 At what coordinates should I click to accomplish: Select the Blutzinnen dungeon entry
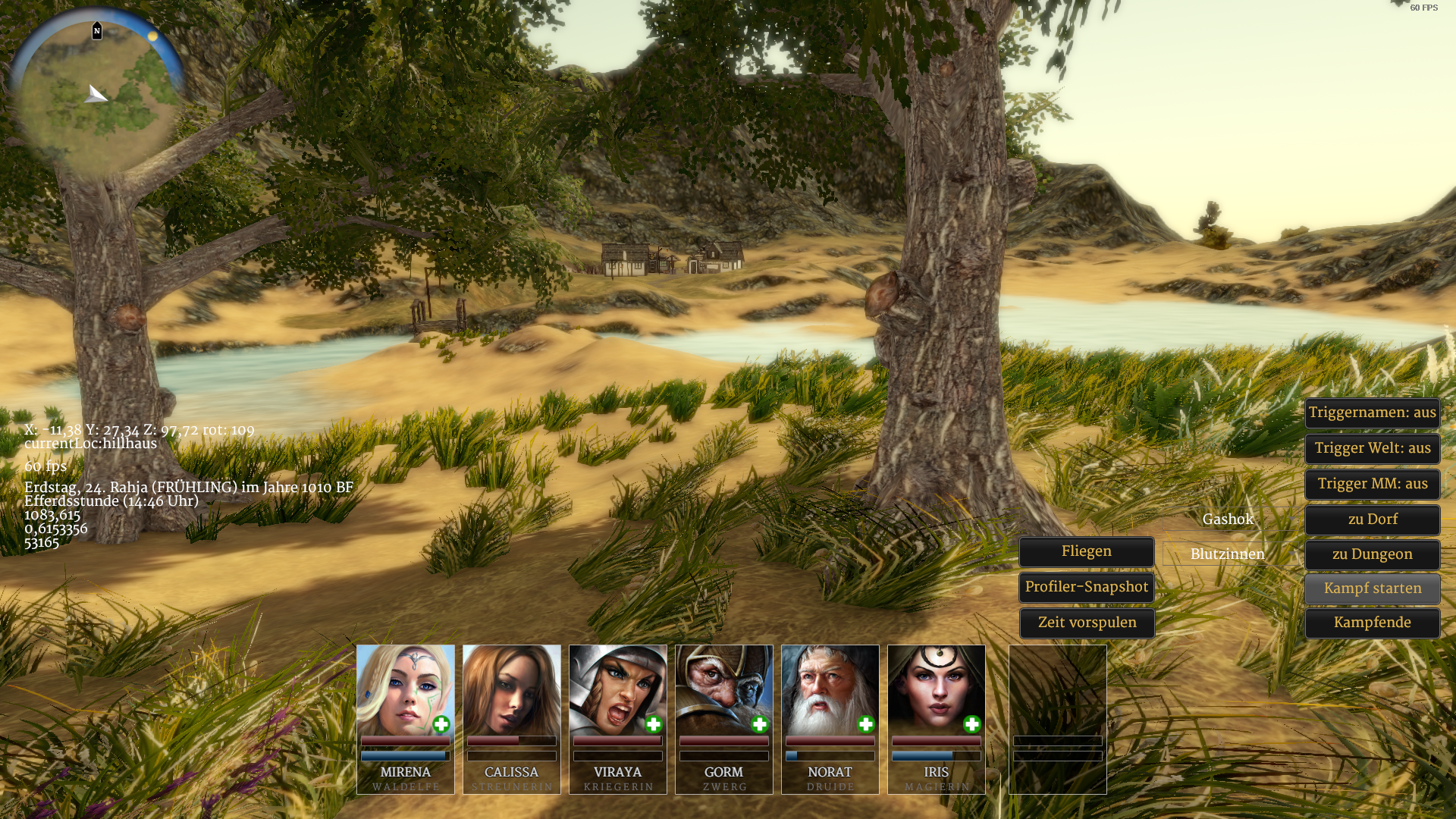tap(1227, 555)
